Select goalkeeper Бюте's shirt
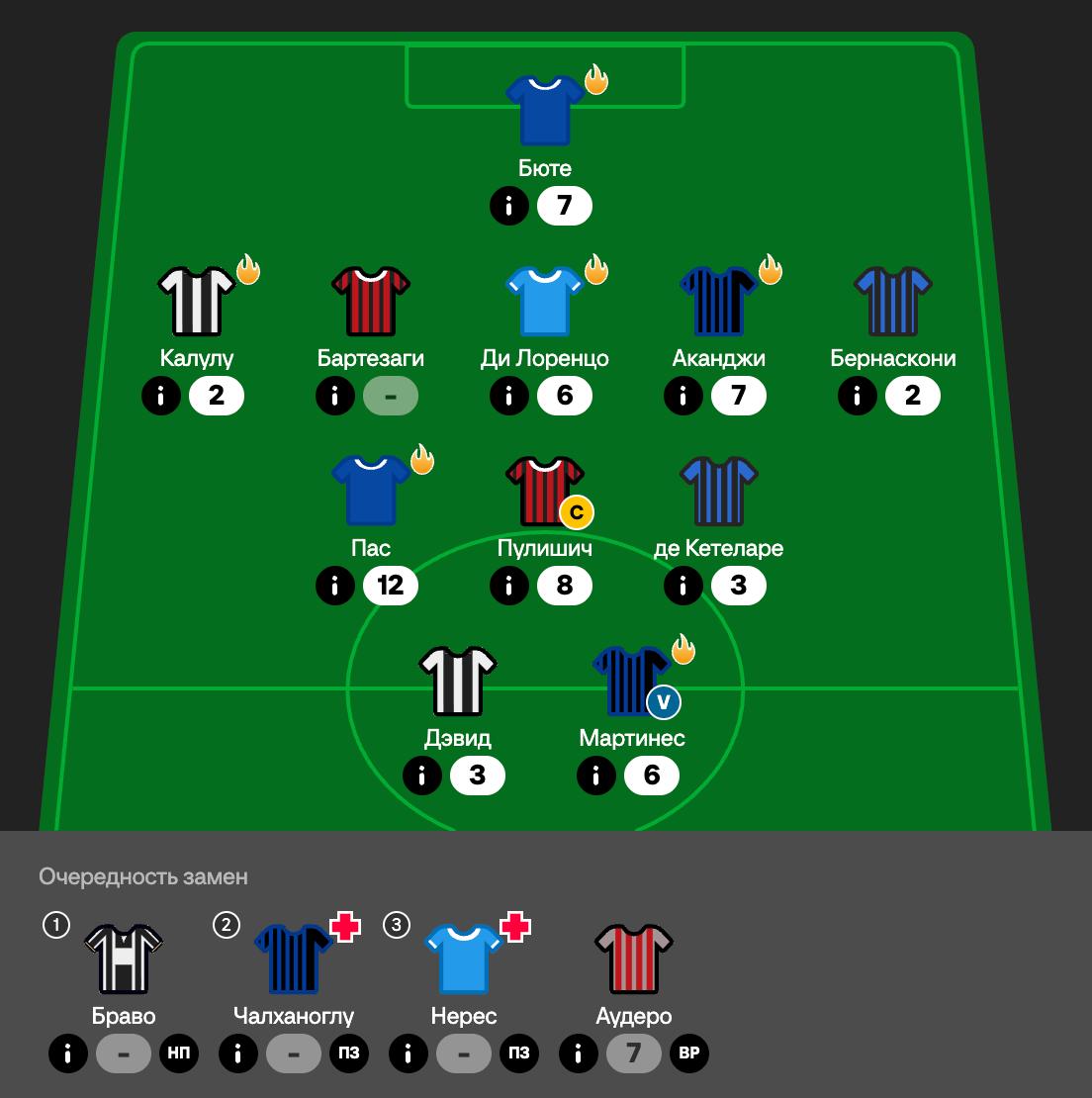 point(545,110)
